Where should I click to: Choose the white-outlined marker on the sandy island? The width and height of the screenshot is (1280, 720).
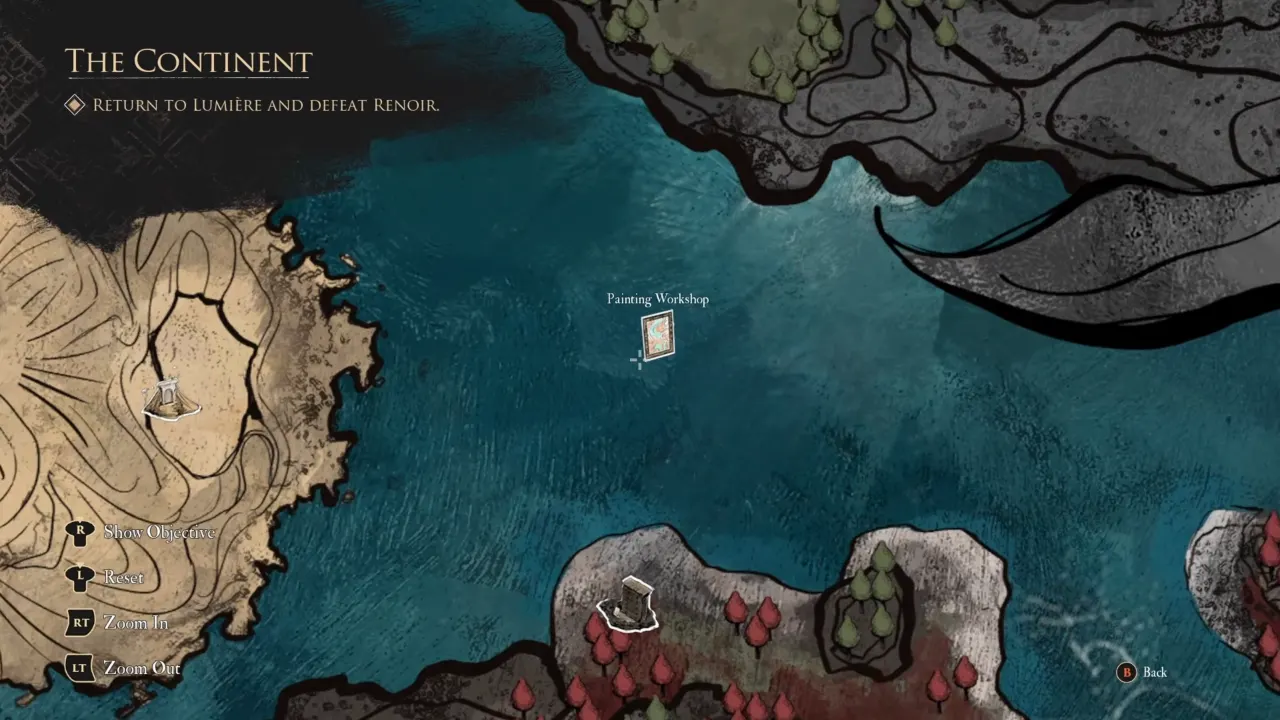pyautogui.click(x=171, y=400)
